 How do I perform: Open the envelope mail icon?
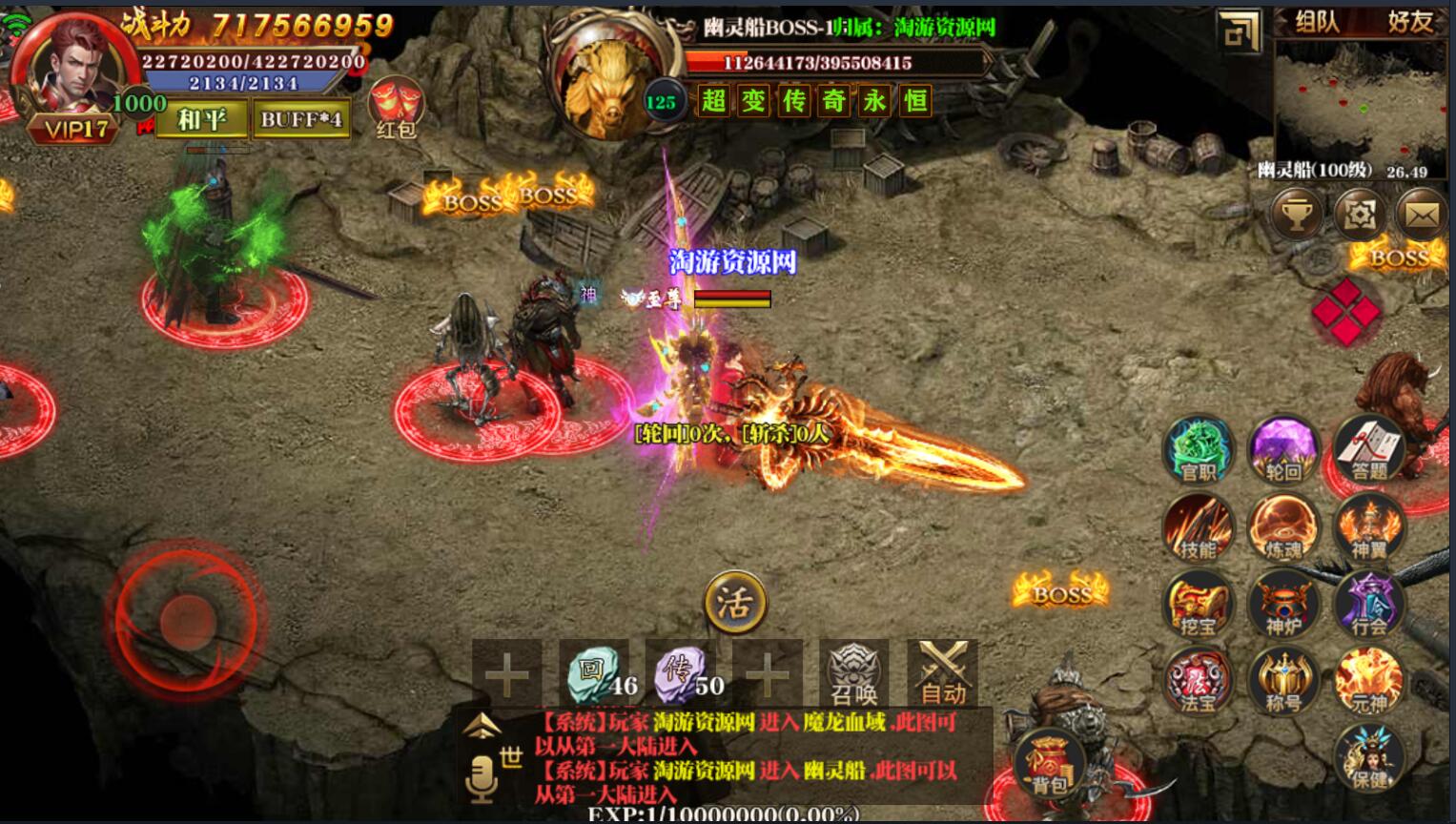click(x=1421, y=215)
